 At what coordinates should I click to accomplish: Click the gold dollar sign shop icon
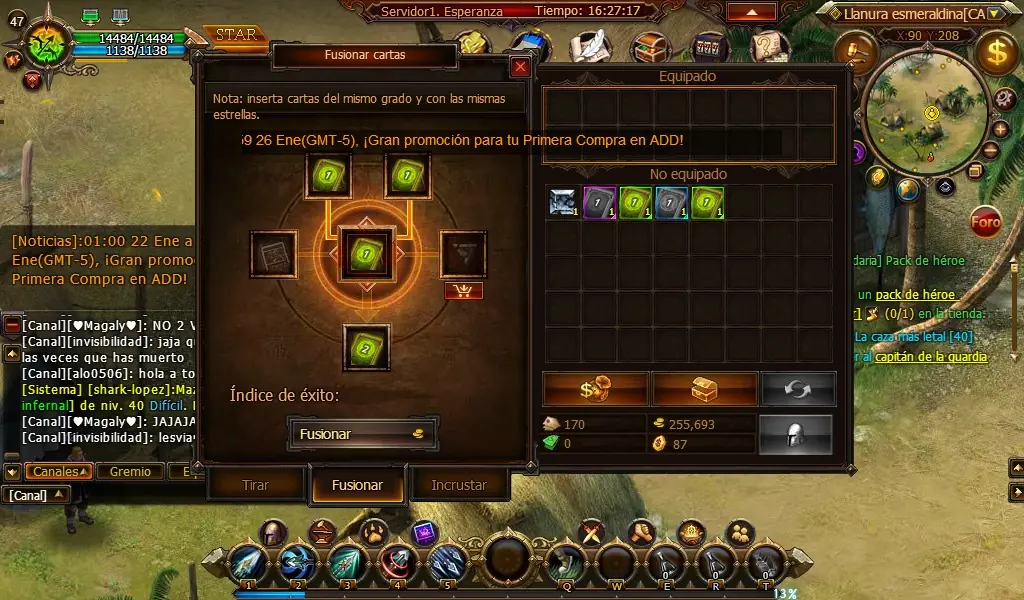(997, 53)
